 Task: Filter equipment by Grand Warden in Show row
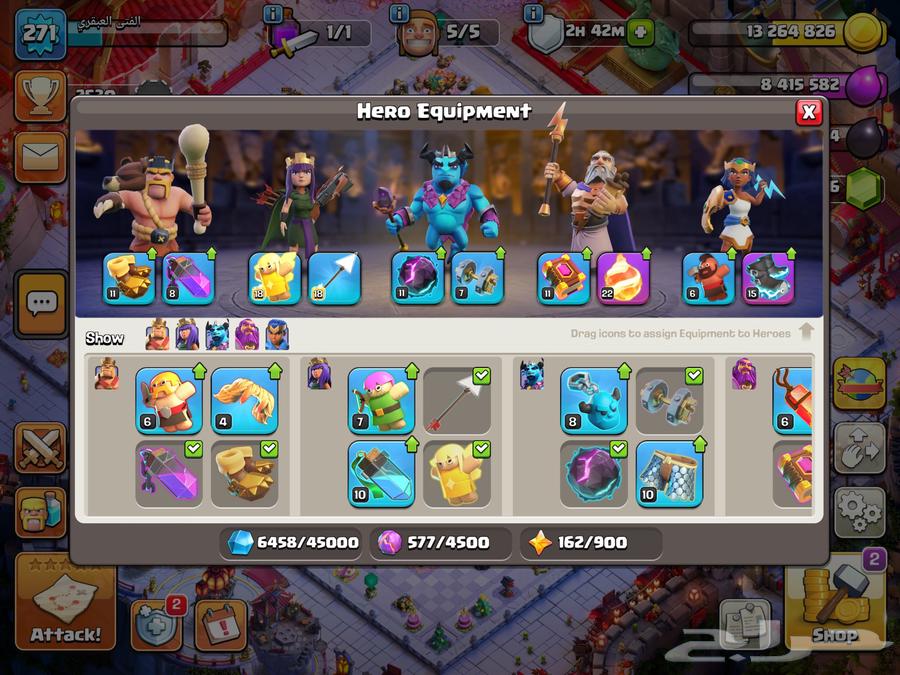tap(247, 336)
